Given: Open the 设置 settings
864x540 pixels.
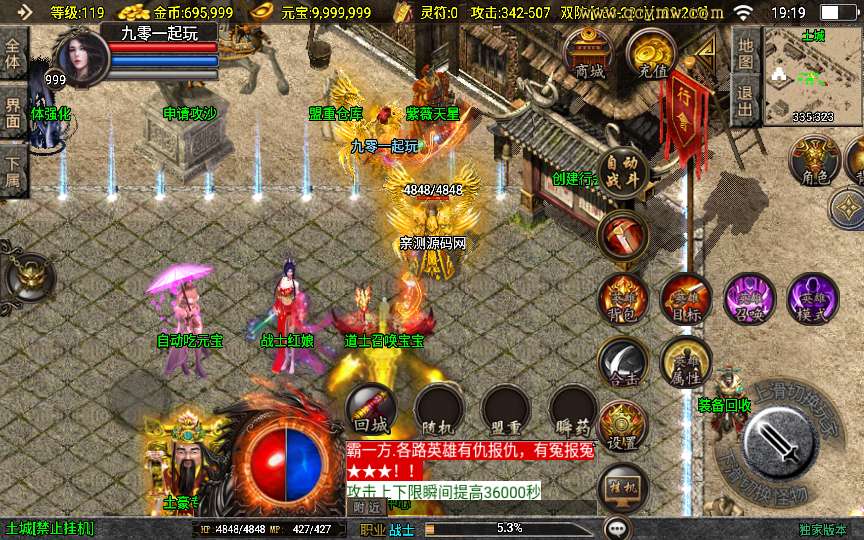Looking at the screenshot, I should click(x=622, y=426).
